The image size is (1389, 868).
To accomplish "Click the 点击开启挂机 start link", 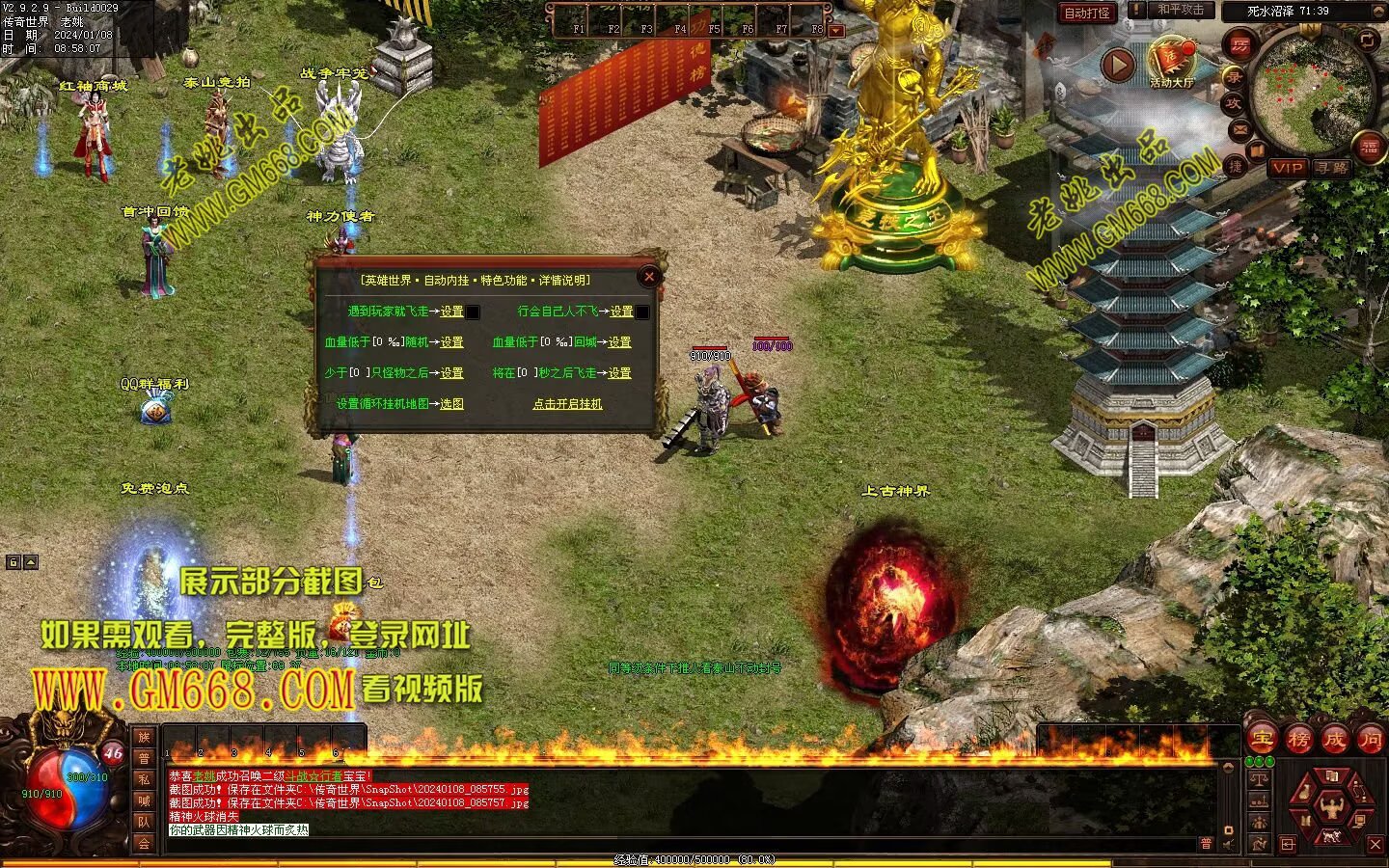I will coord(567,404).
